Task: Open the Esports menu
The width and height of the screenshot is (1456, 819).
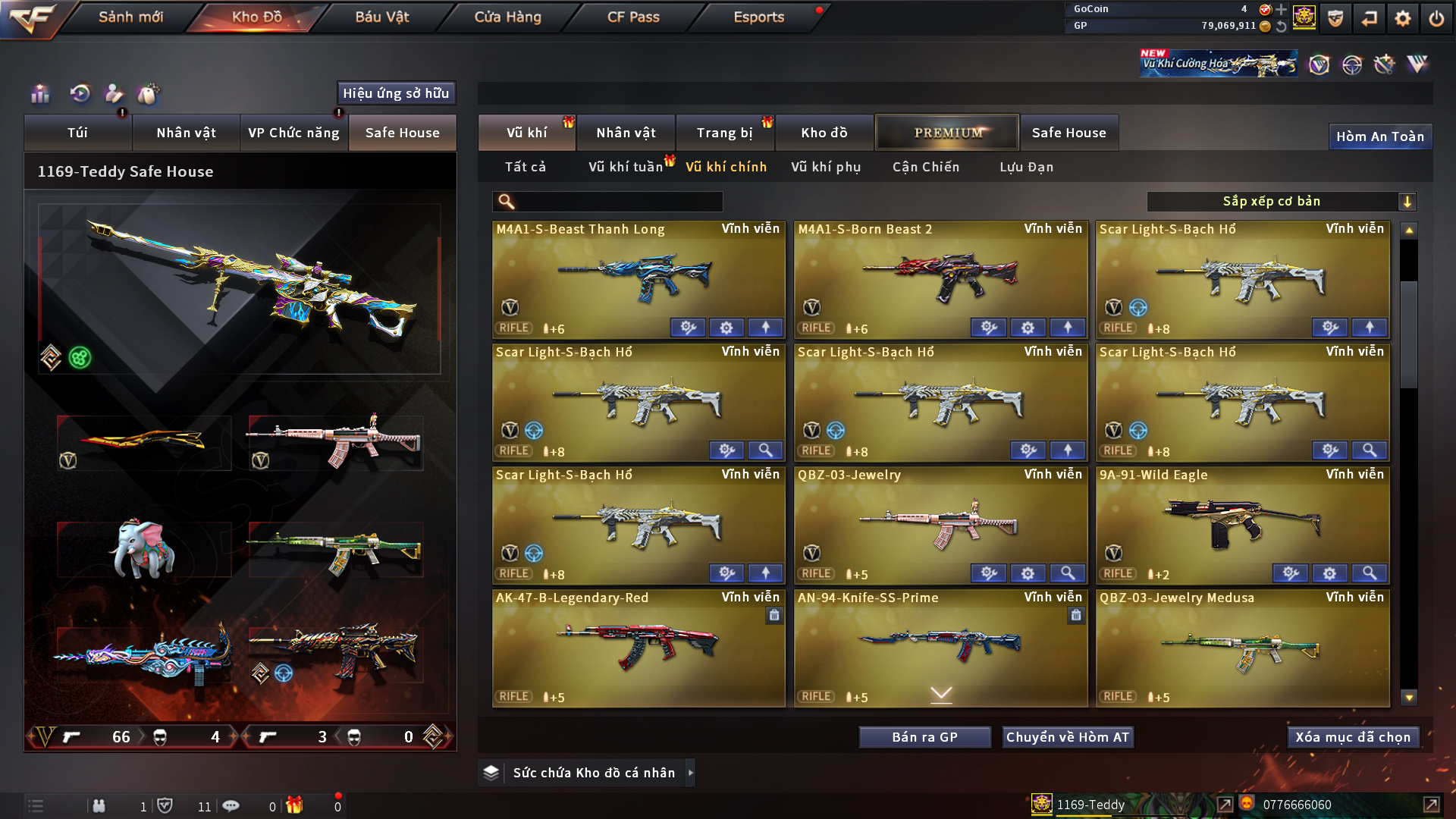Action: click(x=758, y=17)
